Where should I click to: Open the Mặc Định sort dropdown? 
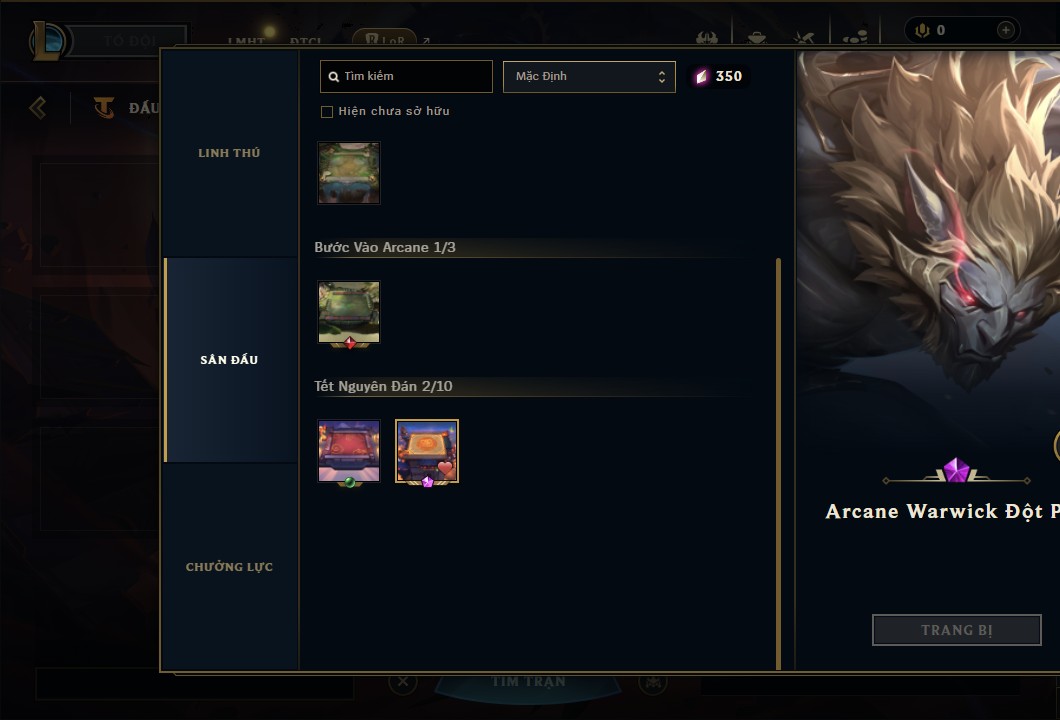click(589, 76)
